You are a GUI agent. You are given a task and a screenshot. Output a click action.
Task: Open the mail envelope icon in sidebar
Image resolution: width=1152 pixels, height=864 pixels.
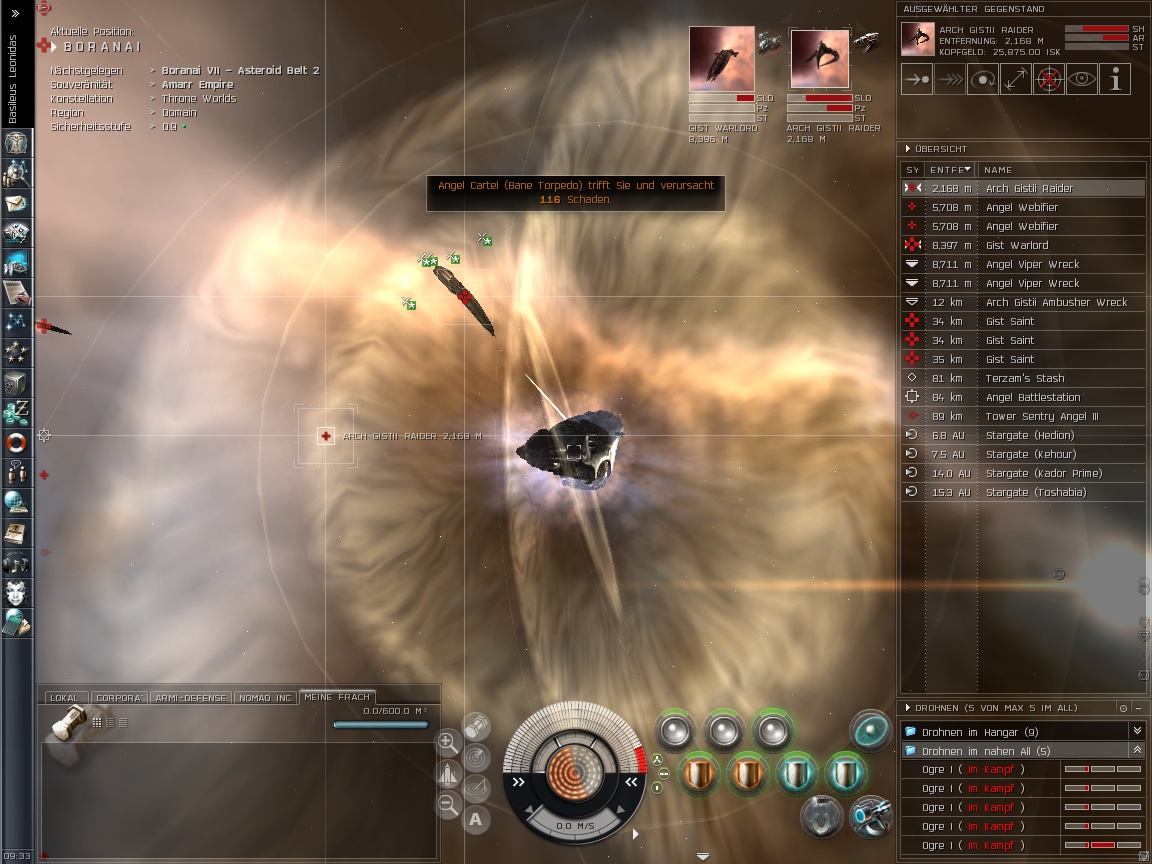pyautogui.click(x=16, y=203)
